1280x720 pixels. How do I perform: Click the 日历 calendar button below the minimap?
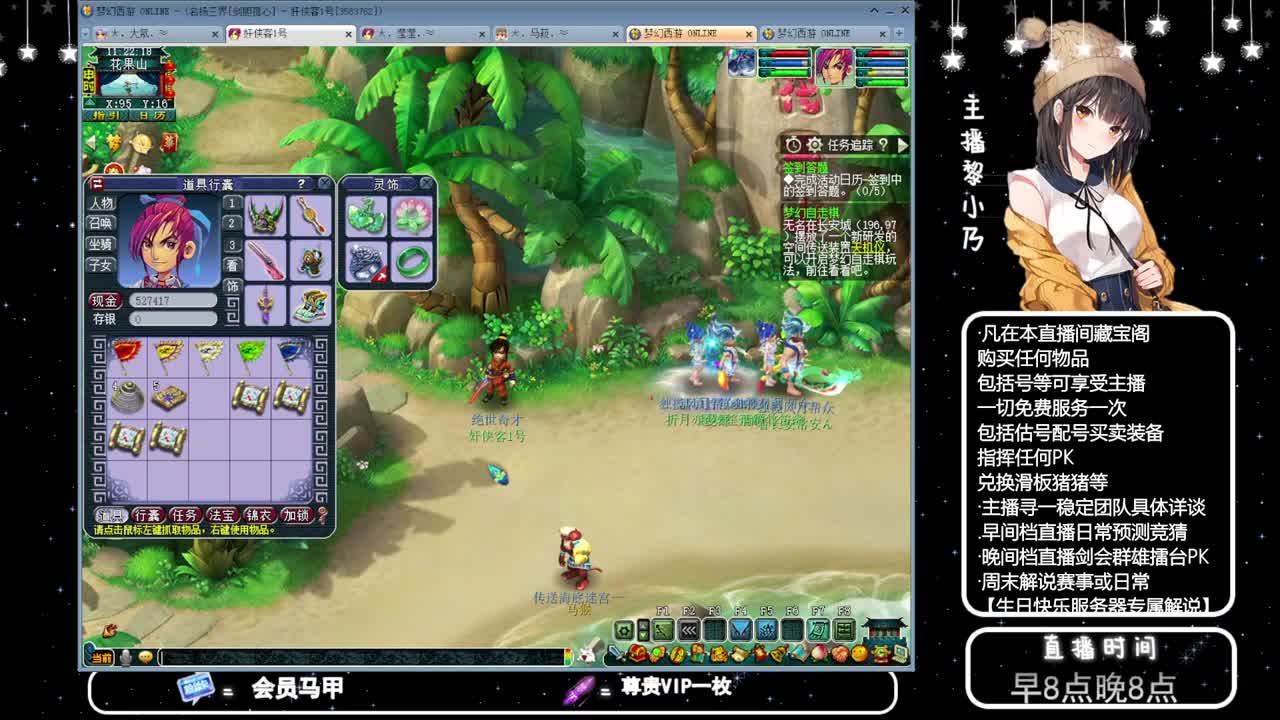[151, 115]
